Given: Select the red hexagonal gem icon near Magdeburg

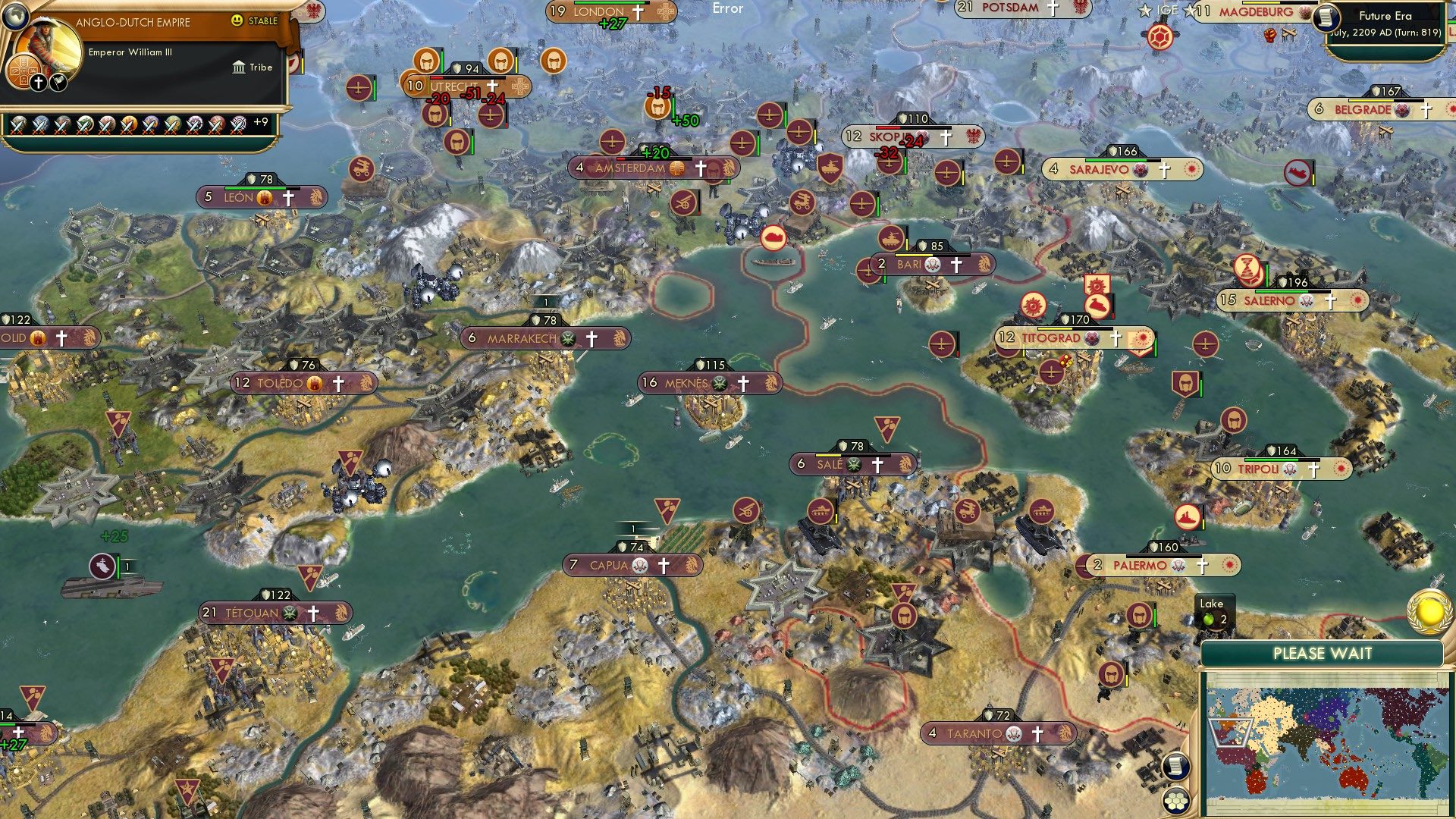Looking at the screenshot, I should 1159,36.
